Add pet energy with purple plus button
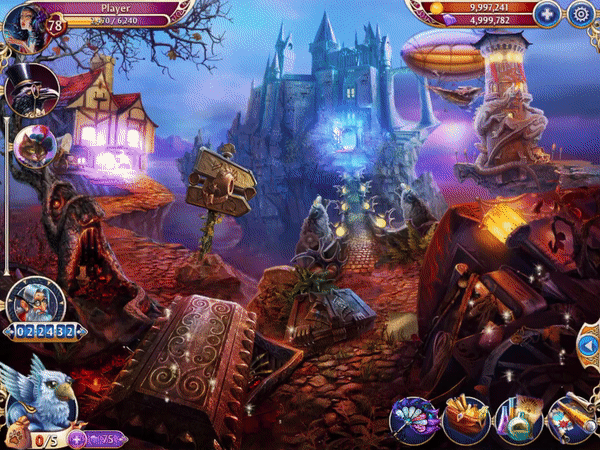 pyautogui.click(x=76, y=438)
